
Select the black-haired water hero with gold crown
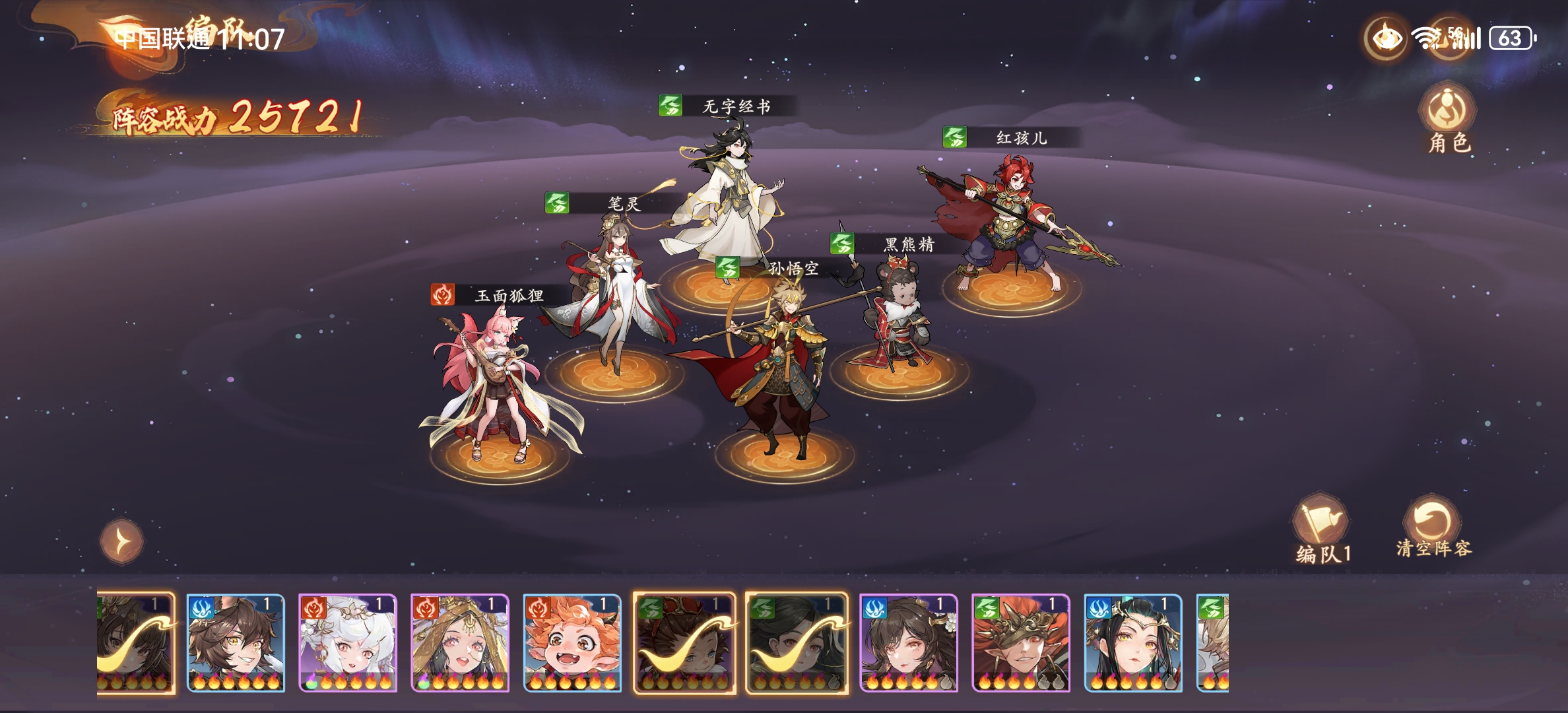(1133, 642)
